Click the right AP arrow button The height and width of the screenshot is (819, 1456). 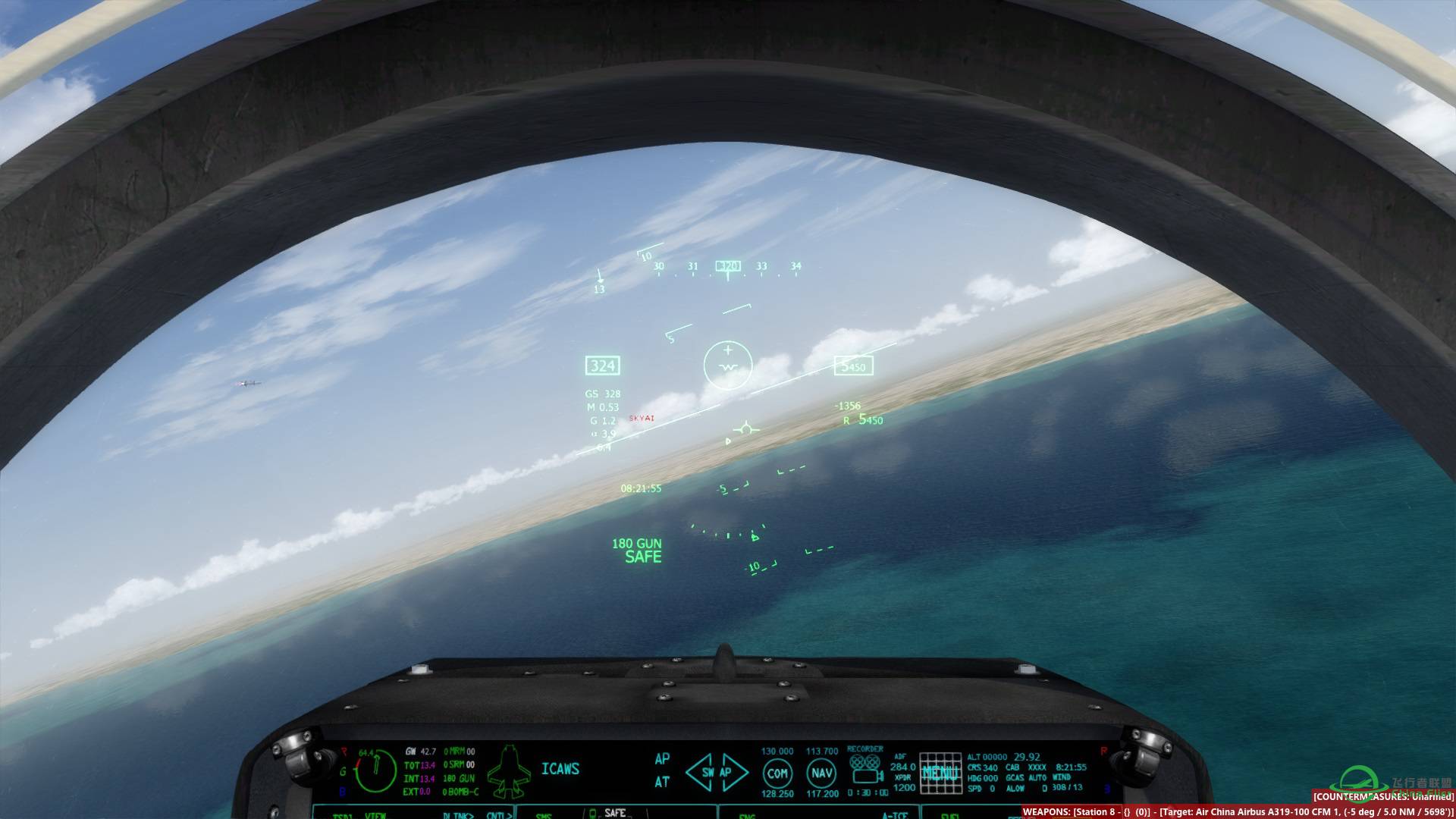(x=733, y=773)
